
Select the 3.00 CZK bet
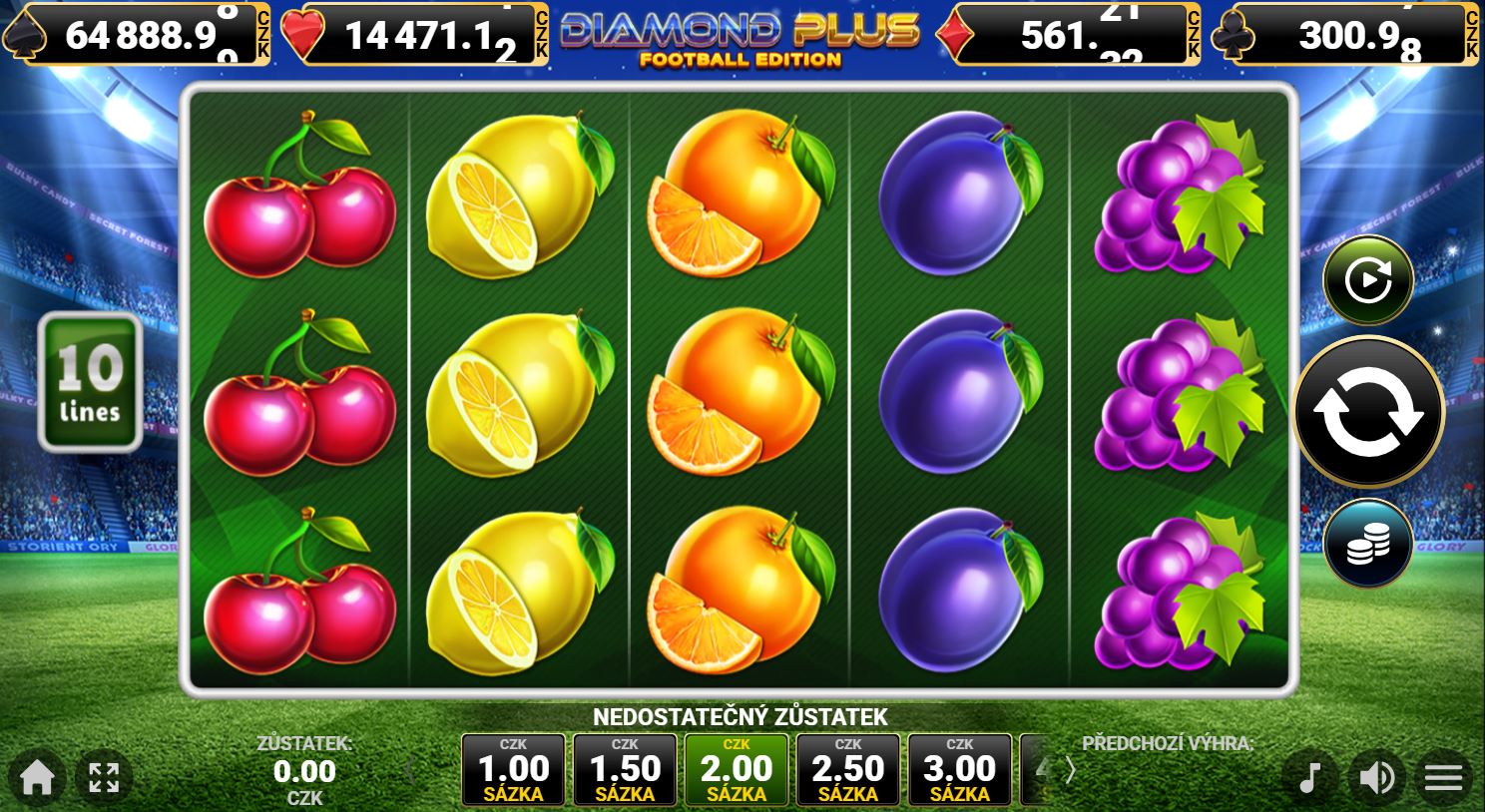pyautogui.click(x=959, y=769)
